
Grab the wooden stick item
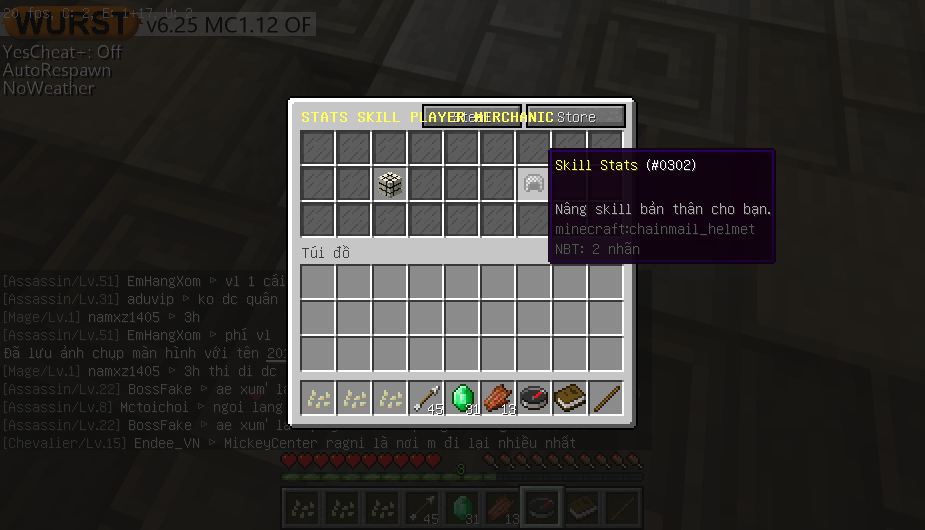tap(606, 398)
